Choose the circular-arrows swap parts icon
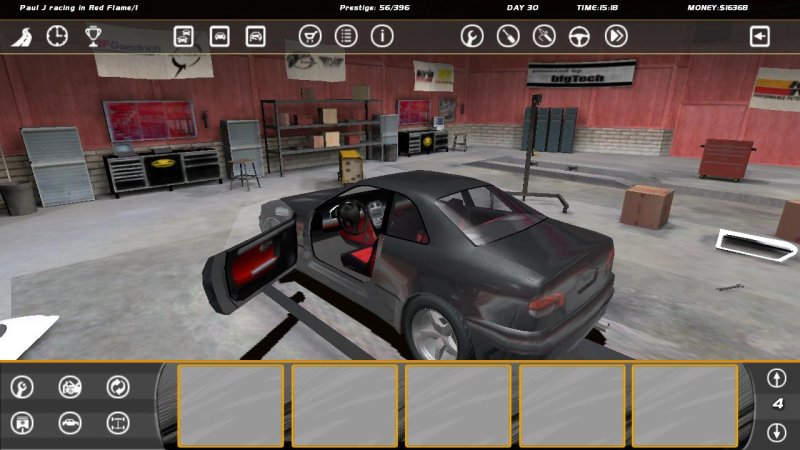This screenshot has height=450, width=800. click(x=118, y=386)
